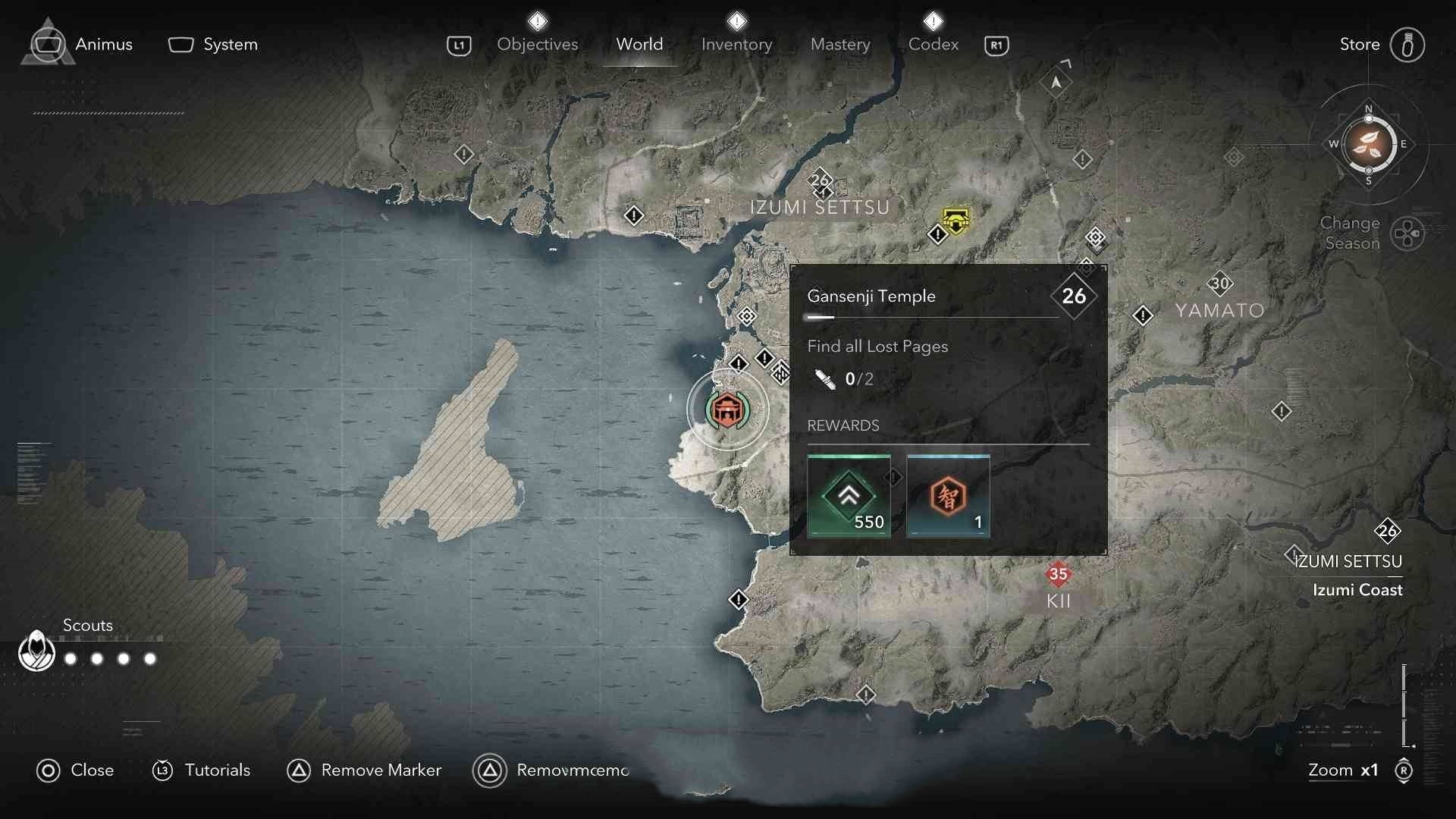Click the red level 35 Kii region marker
This screenshot has width=1456, height=819.
[1058, 574]
